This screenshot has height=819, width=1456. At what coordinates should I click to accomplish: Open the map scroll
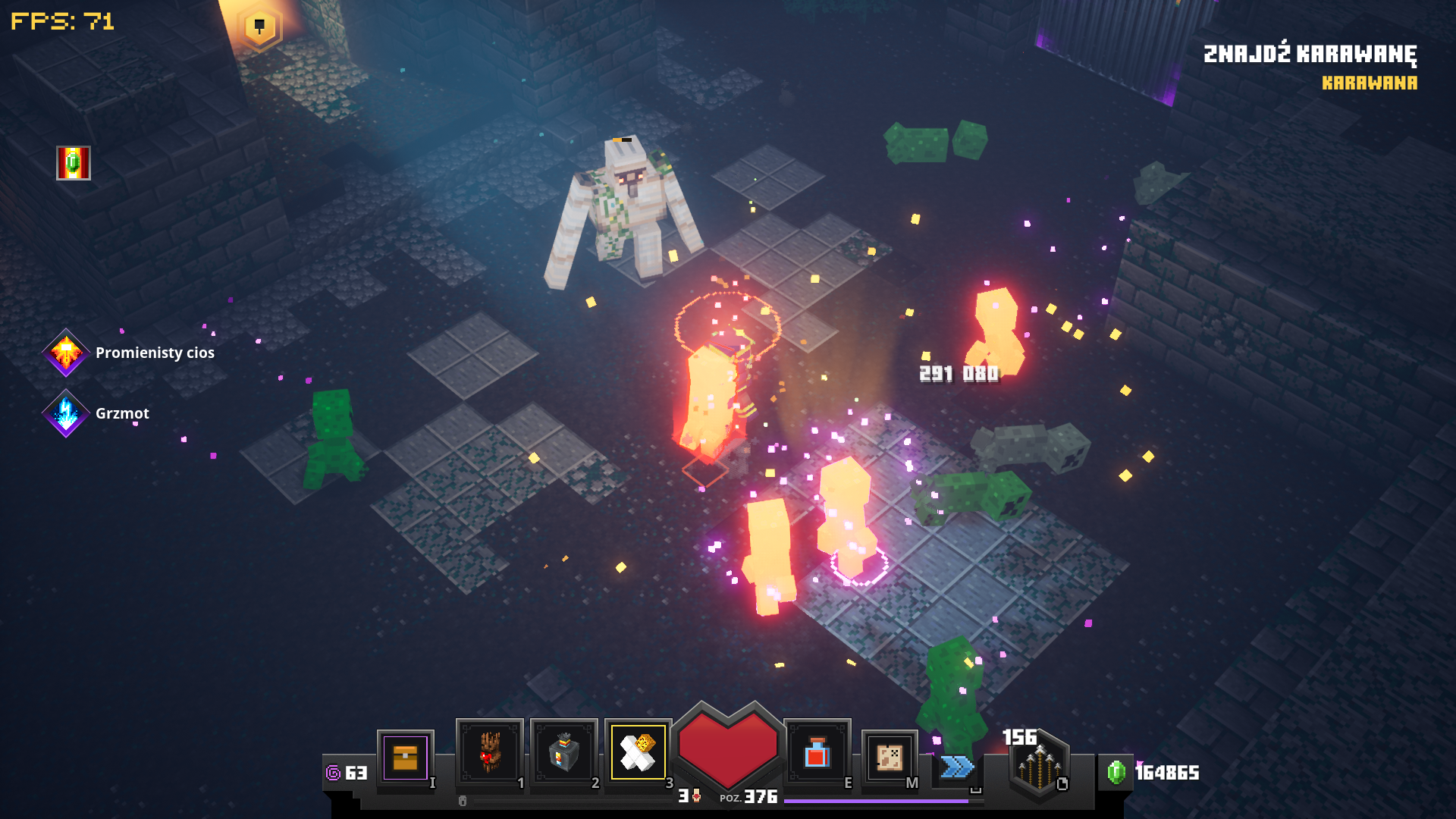pyautogui.click(x=889, y=756)
